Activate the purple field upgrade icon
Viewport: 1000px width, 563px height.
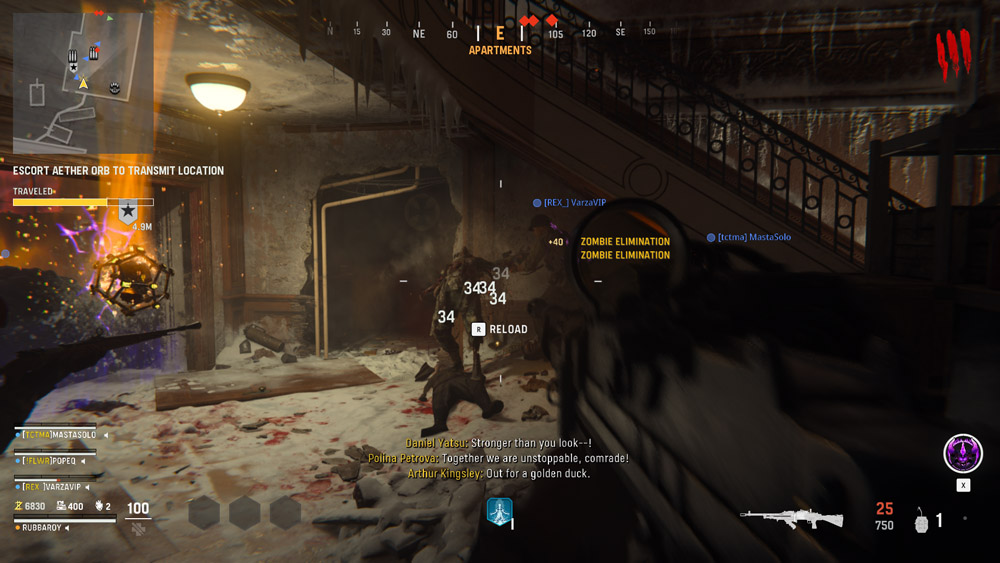point(963,454)
